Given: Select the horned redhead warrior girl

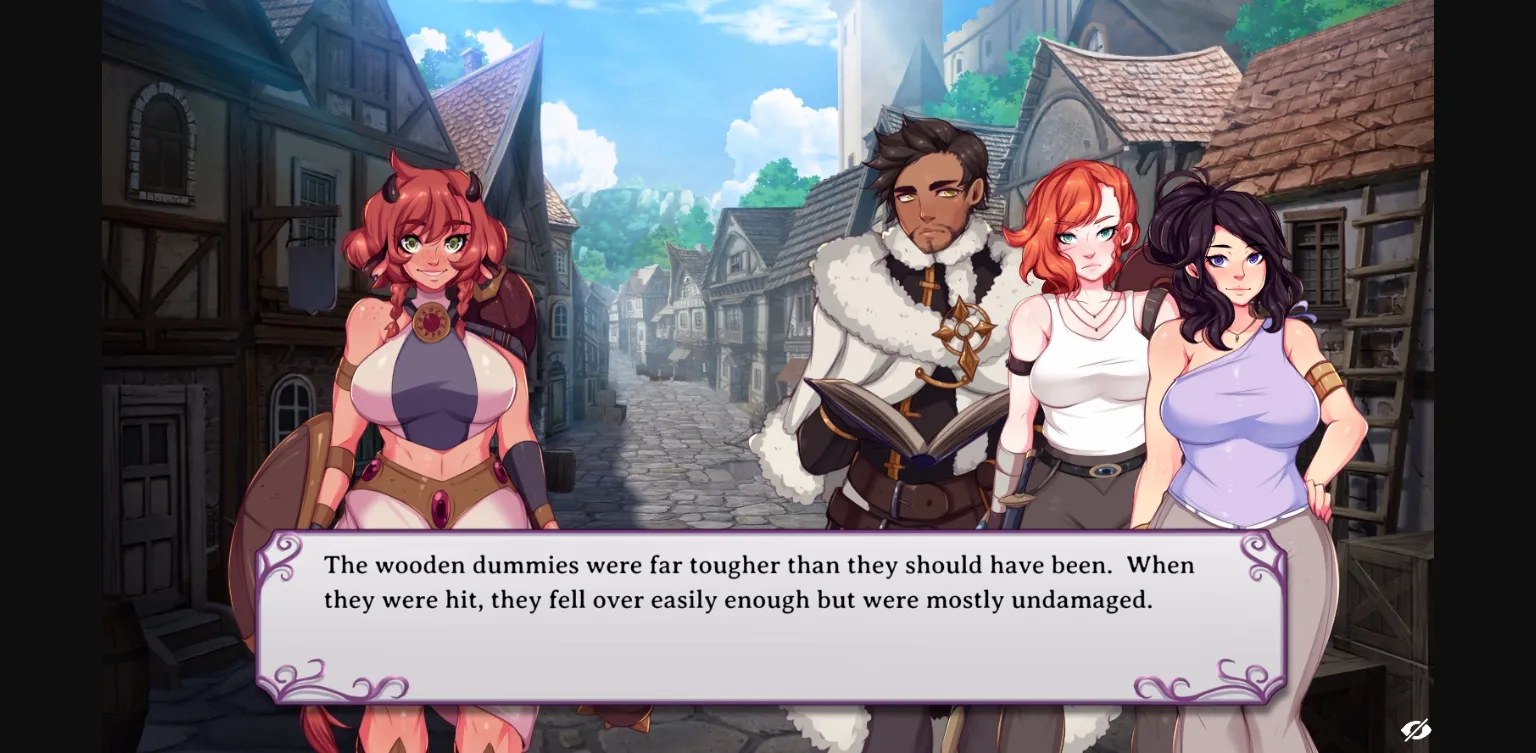Looking at the screenshot, I should 430,300.
